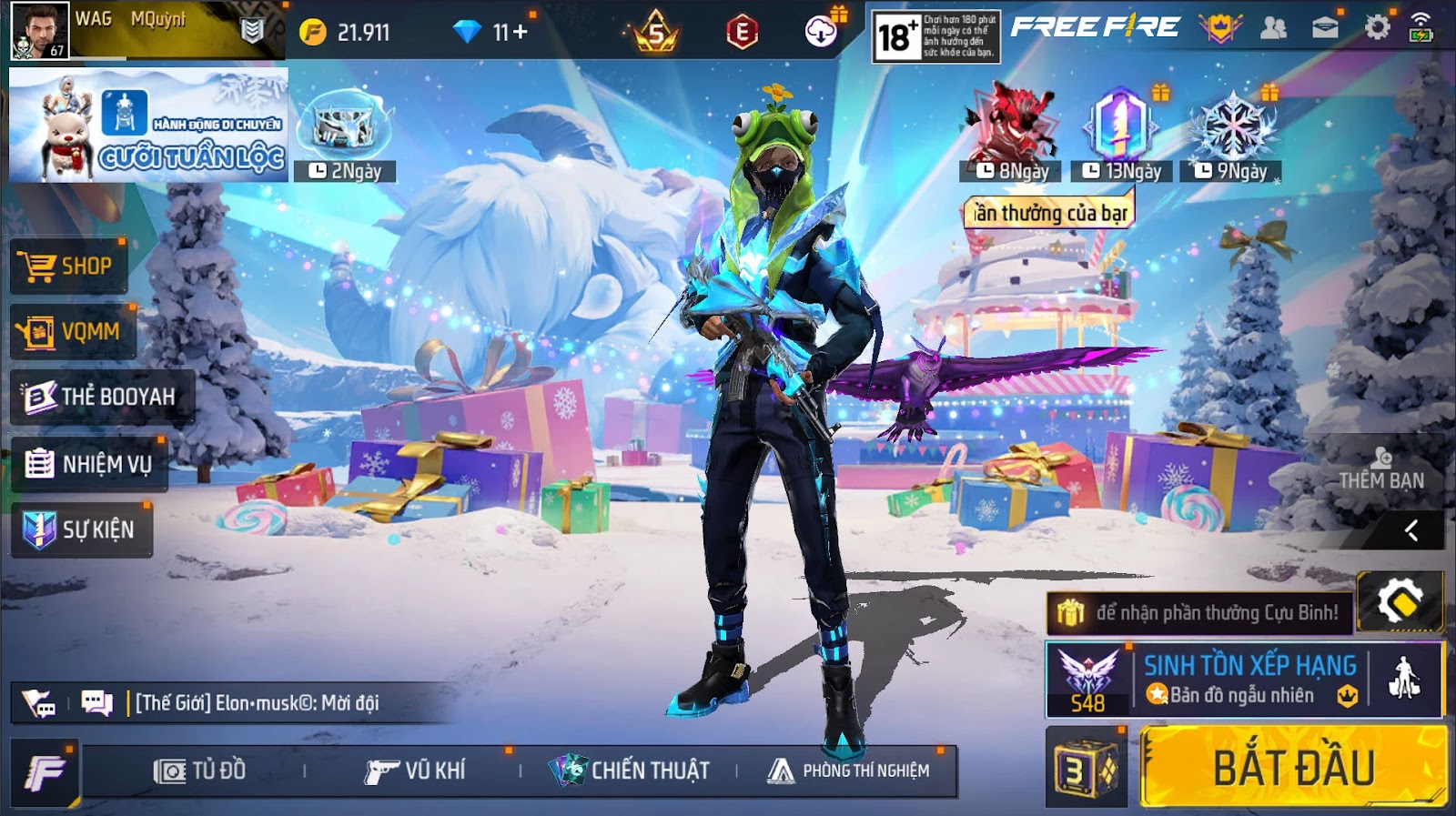Screen dimensions: 1456x816
Task: Add diamonds with the plus button
Action: [x=521, y=32]
